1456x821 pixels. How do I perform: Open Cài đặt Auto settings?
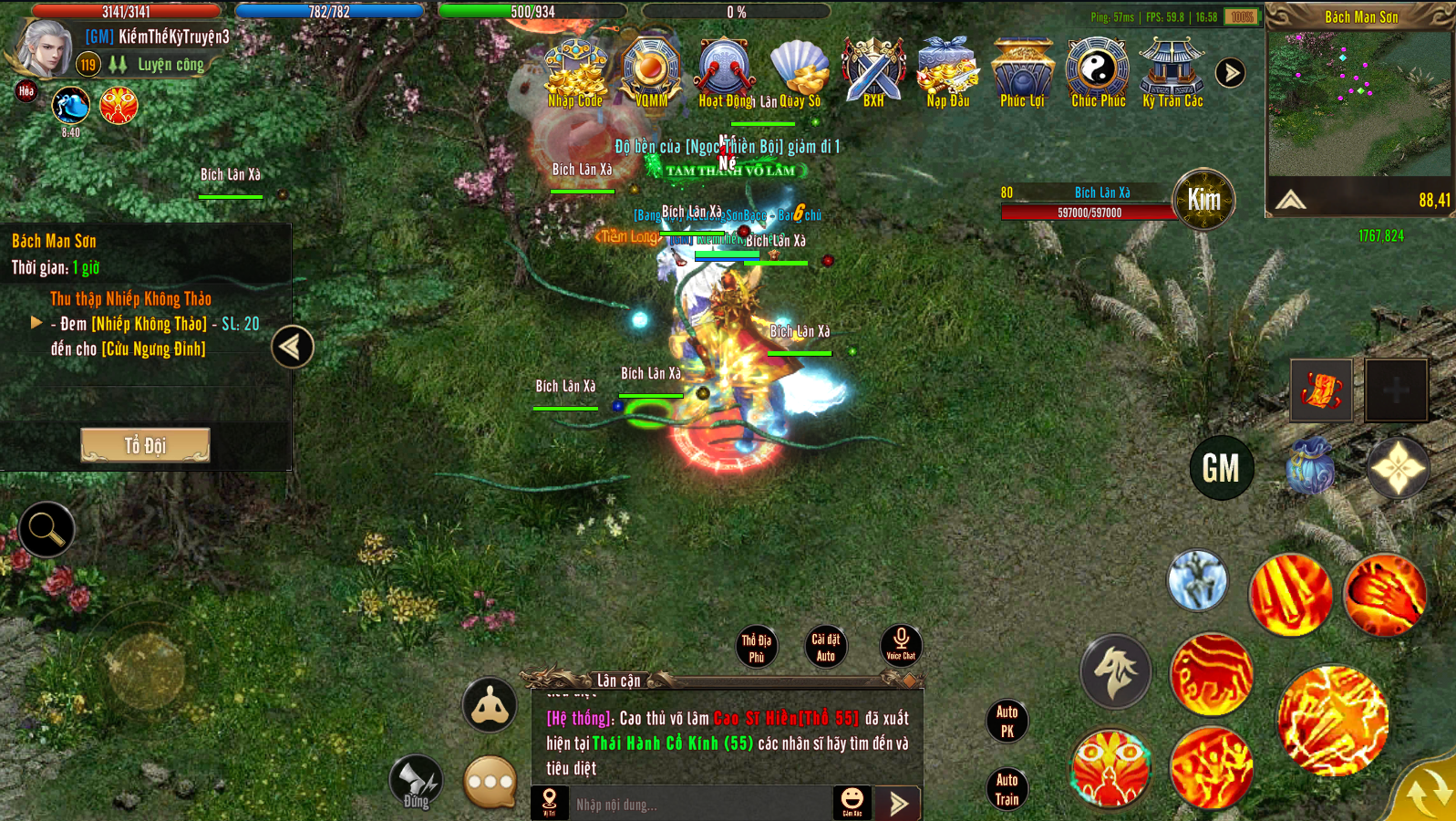click(826, 647)
